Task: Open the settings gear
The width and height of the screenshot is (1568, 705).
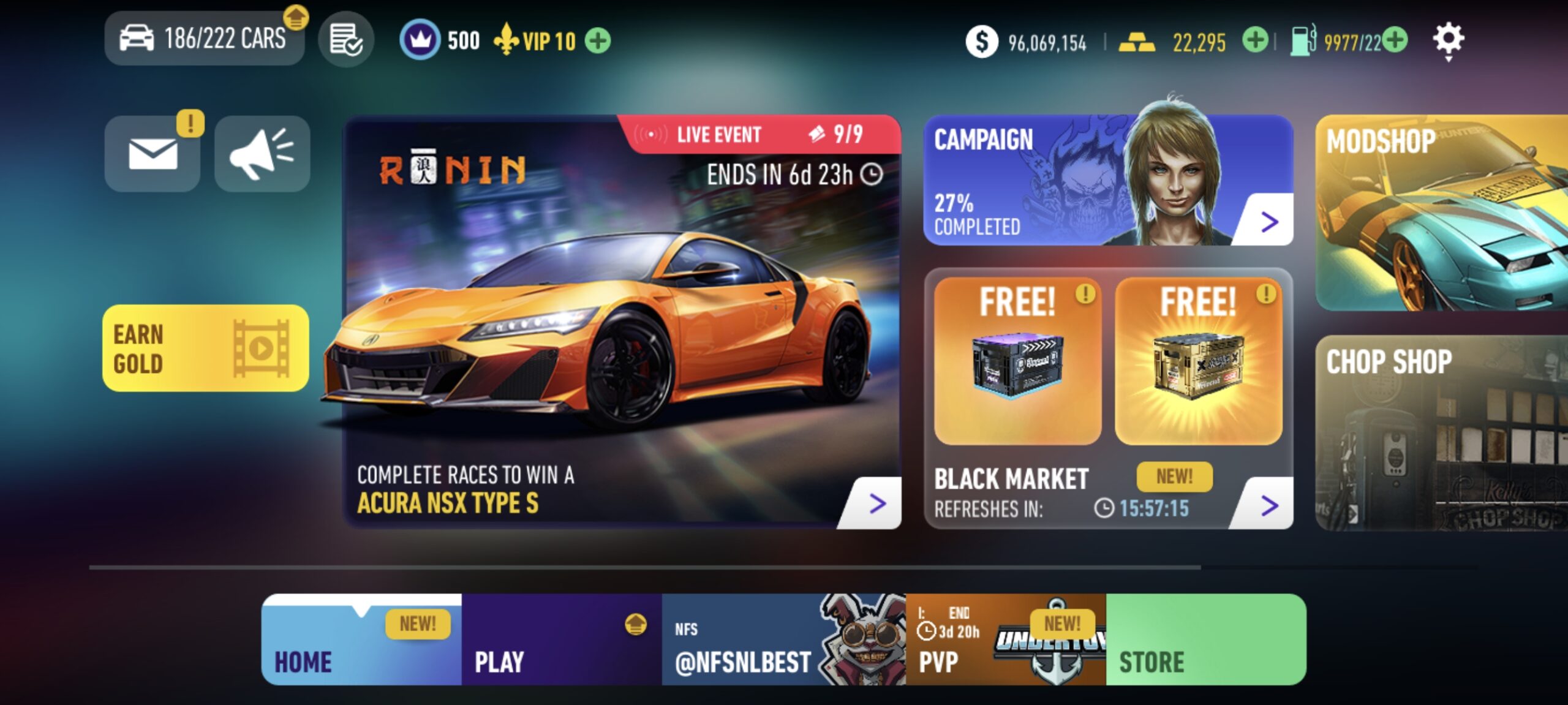Action: (x=1448, y=40)
